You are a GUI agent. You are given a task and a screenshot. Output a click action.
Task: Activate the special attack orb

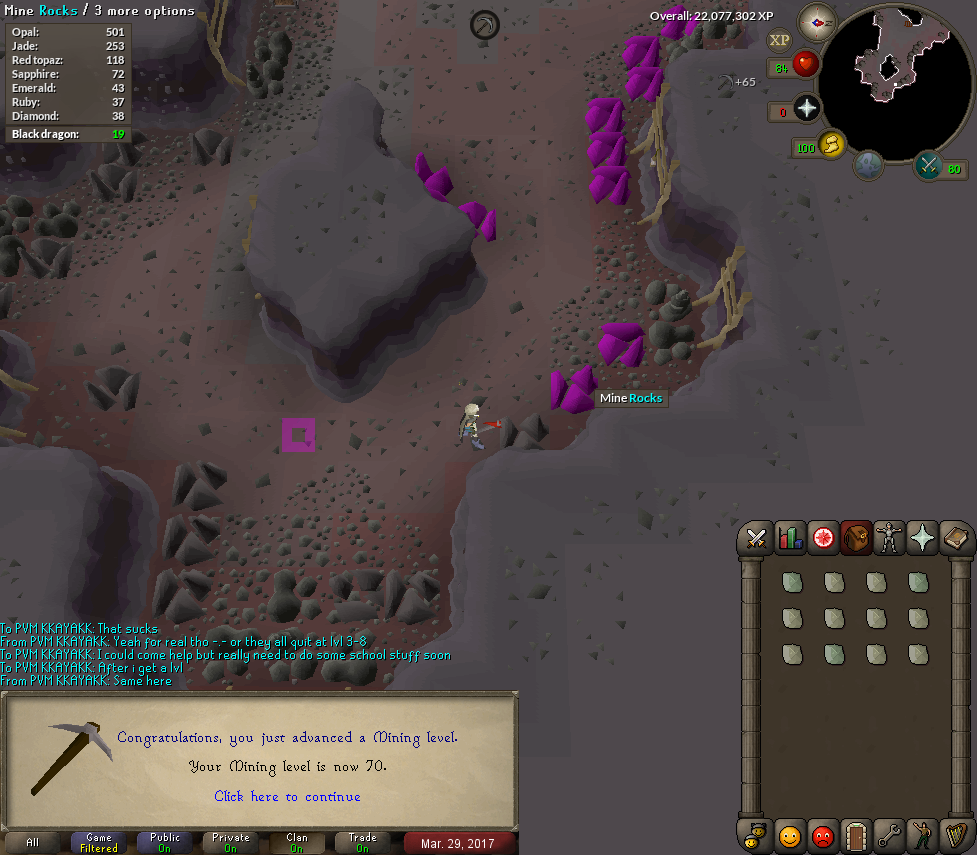pyautogui.click(x=929, y=167)
